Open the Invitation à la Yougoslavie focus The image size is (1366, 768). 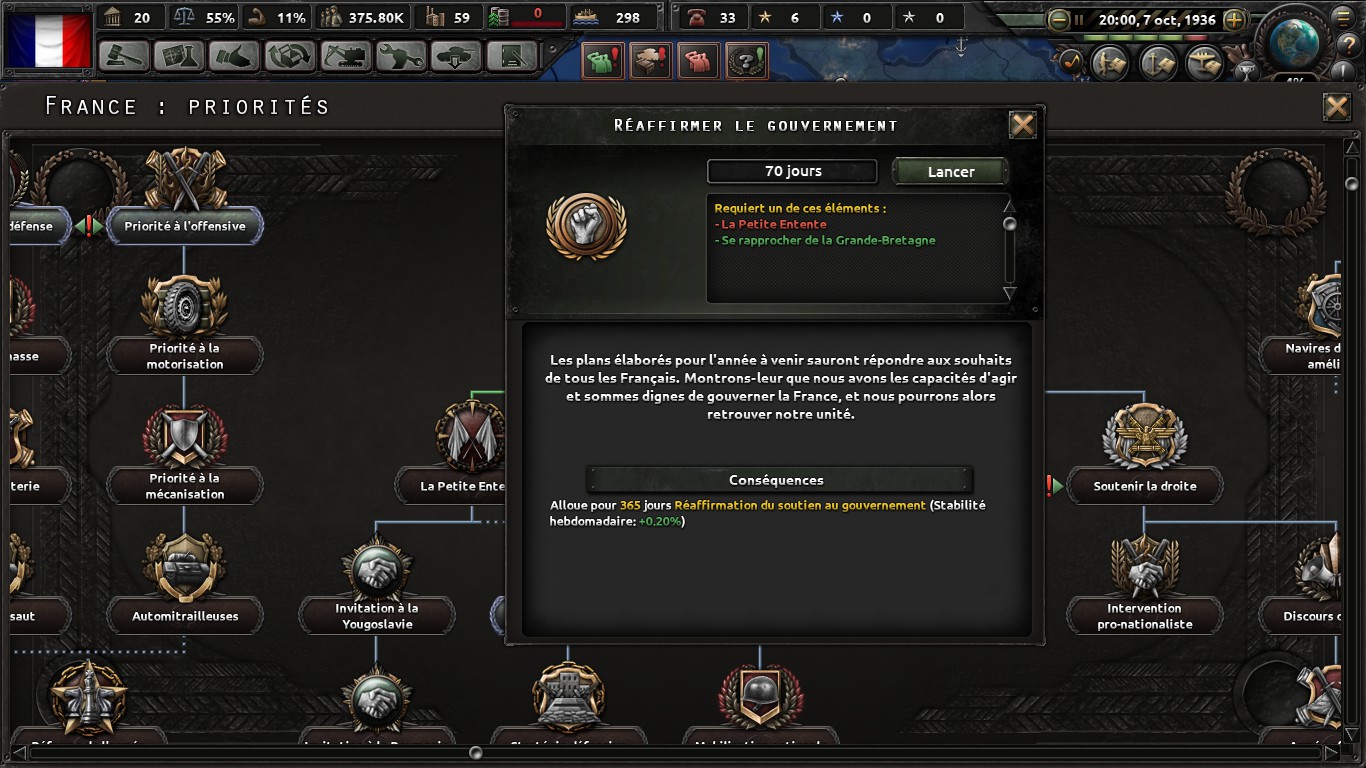click(x=378, y=615)
